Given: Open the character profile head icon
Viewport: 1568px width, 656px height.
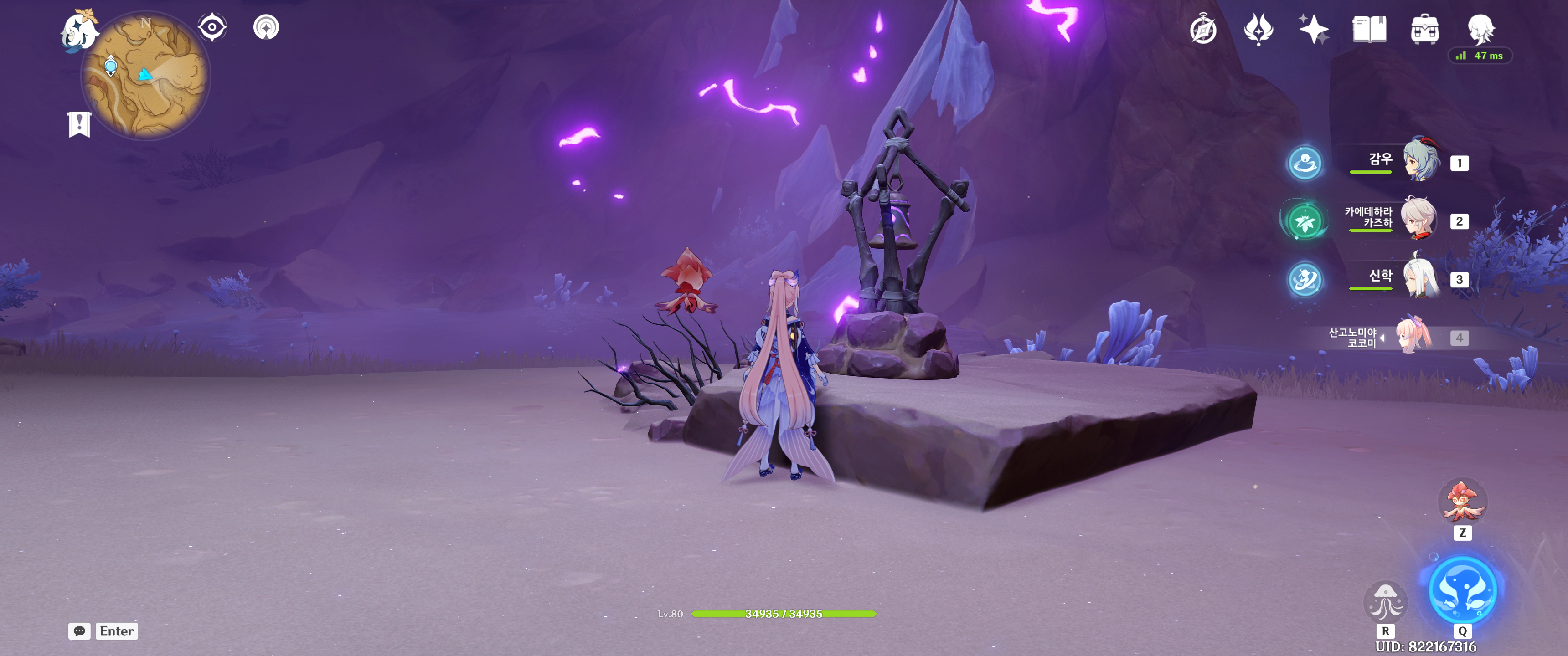Looking at the screenshot, I should 1480,29.
